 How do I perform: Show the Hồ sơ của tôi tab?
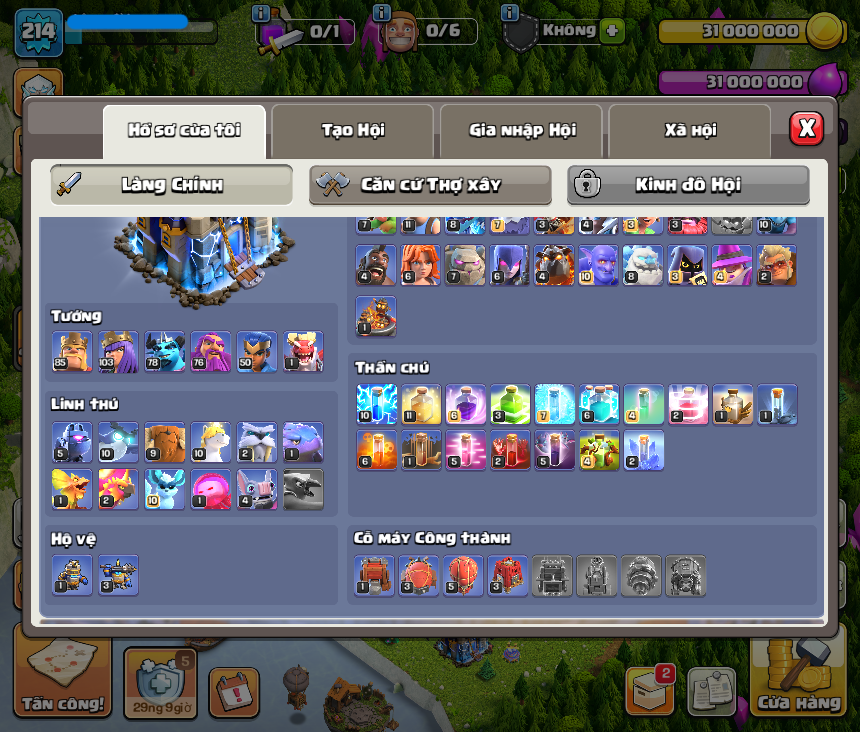184,130
